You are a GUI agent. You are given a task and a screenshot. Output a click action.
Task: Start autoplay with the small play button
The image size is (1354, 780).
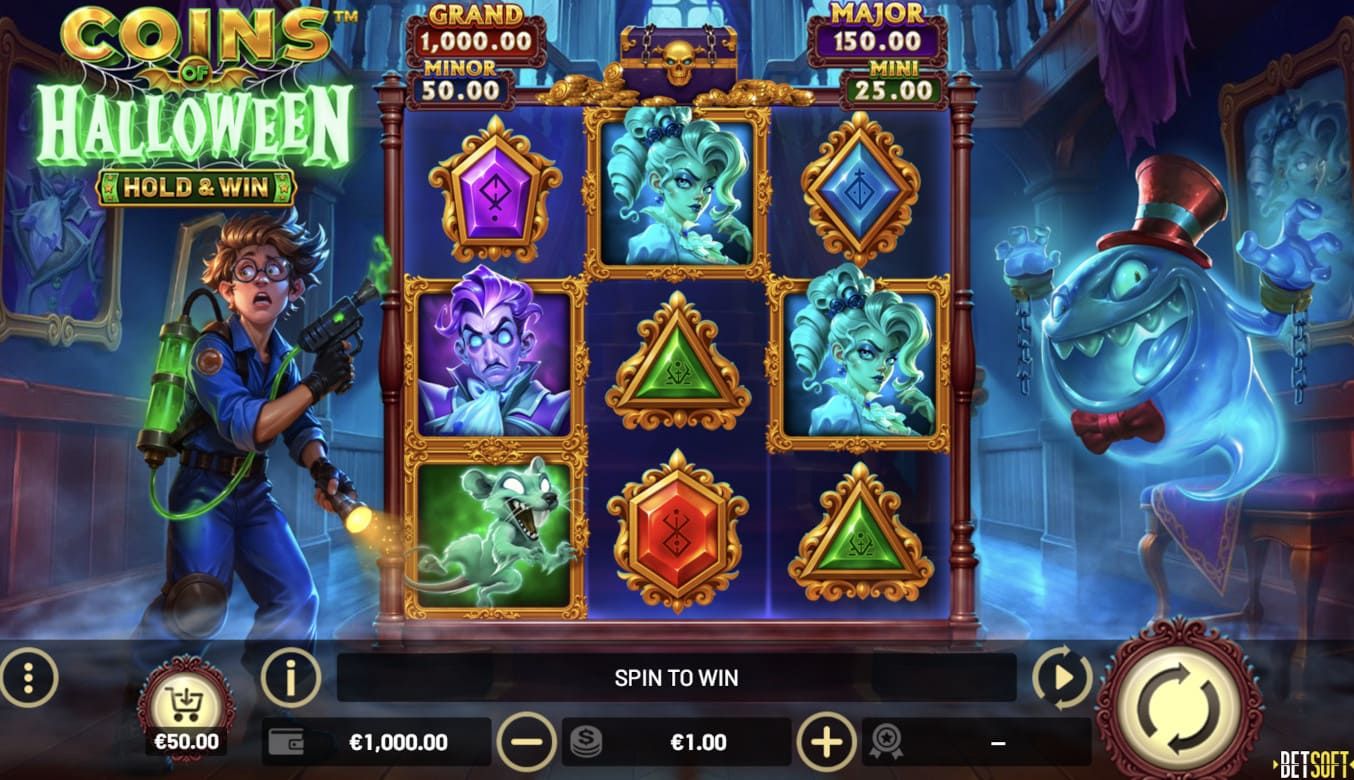pyautogui.click(x=1061, y=678)
